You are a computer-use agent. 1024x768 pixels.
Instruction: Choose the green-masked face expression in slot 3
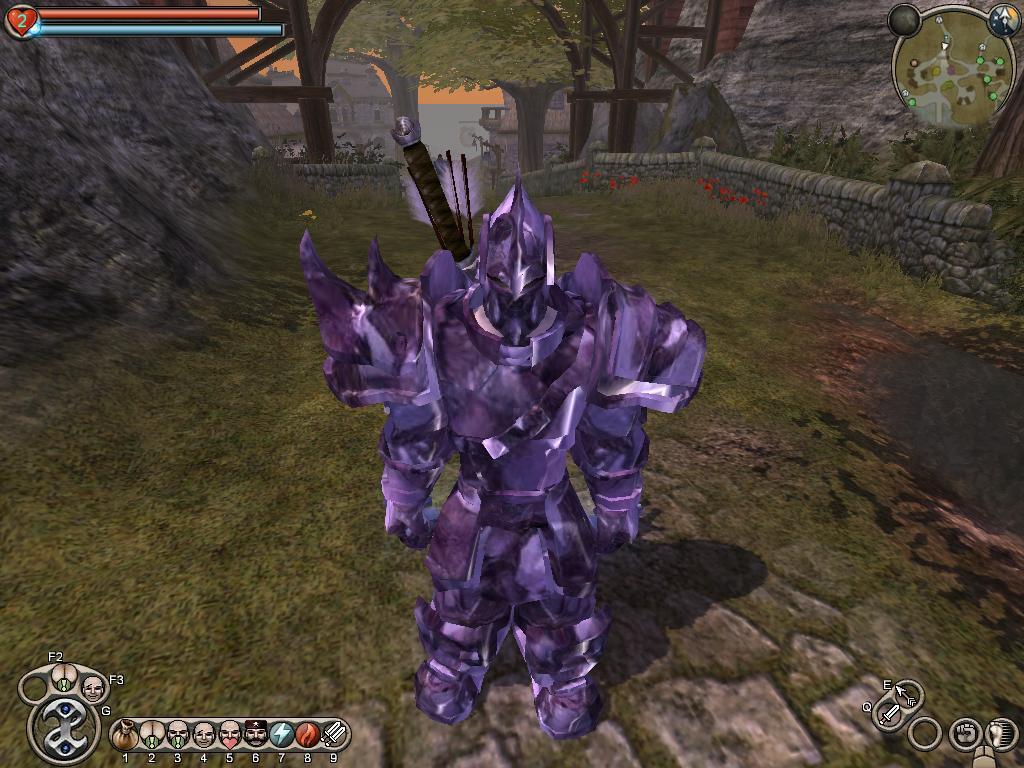178,735
